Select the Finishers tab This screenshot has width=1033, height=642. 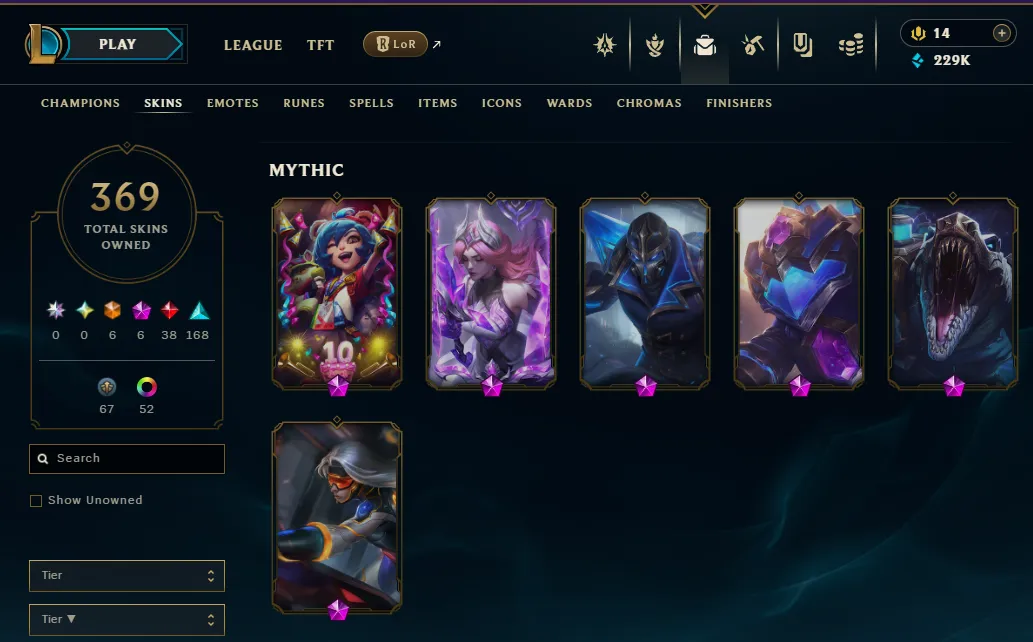(739, 103)
